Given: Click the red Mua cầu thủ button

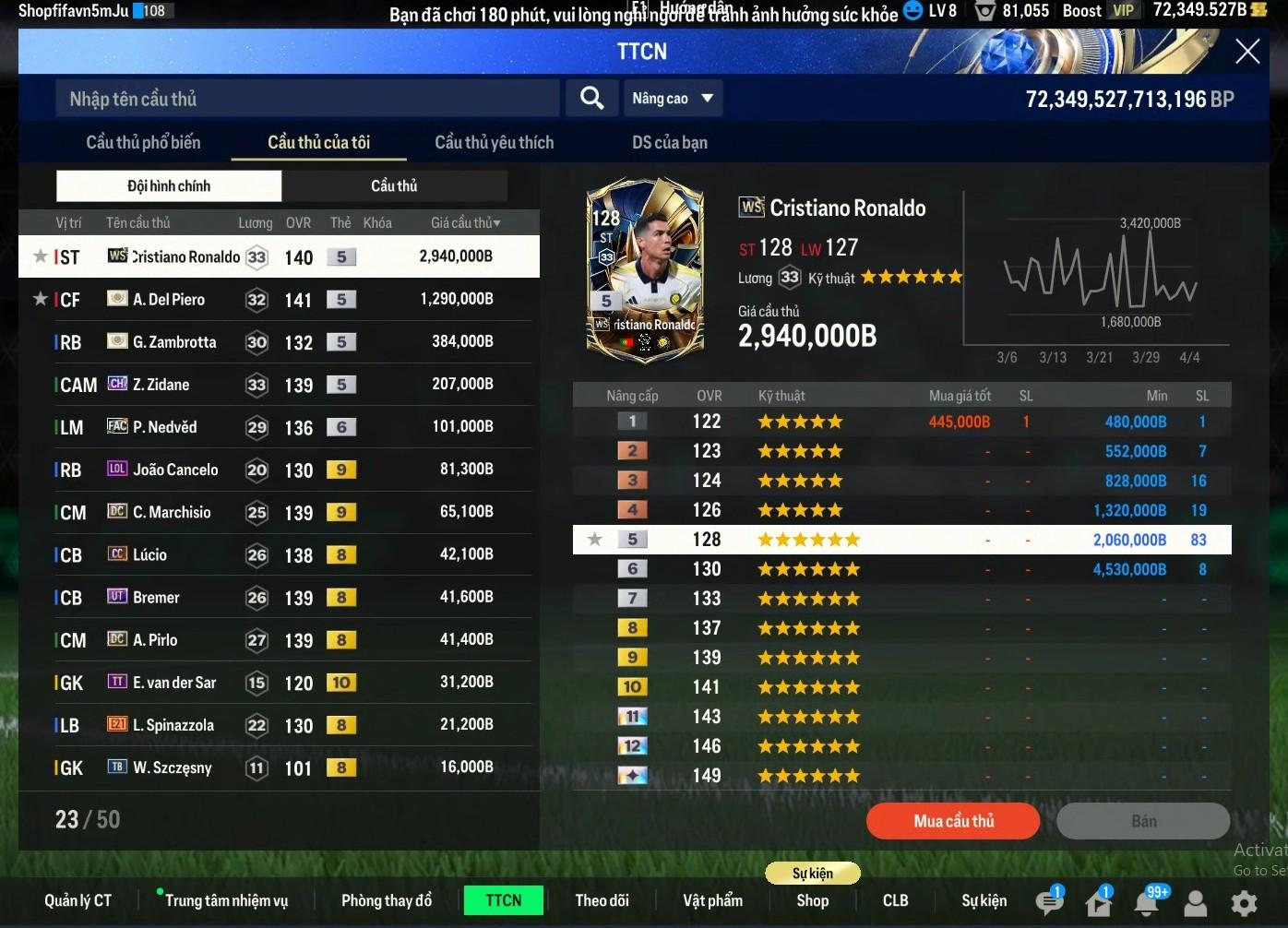Looking at the screenshot, I should point(953,821).
